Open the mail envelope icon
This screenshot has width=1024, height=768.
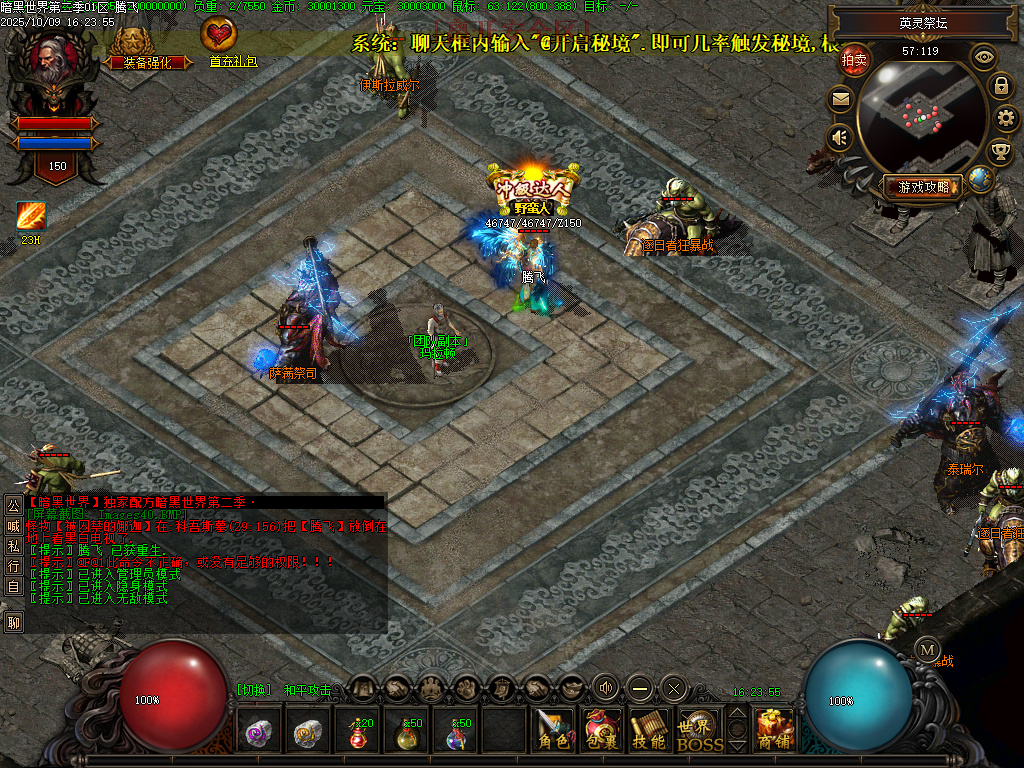(840, 99)
